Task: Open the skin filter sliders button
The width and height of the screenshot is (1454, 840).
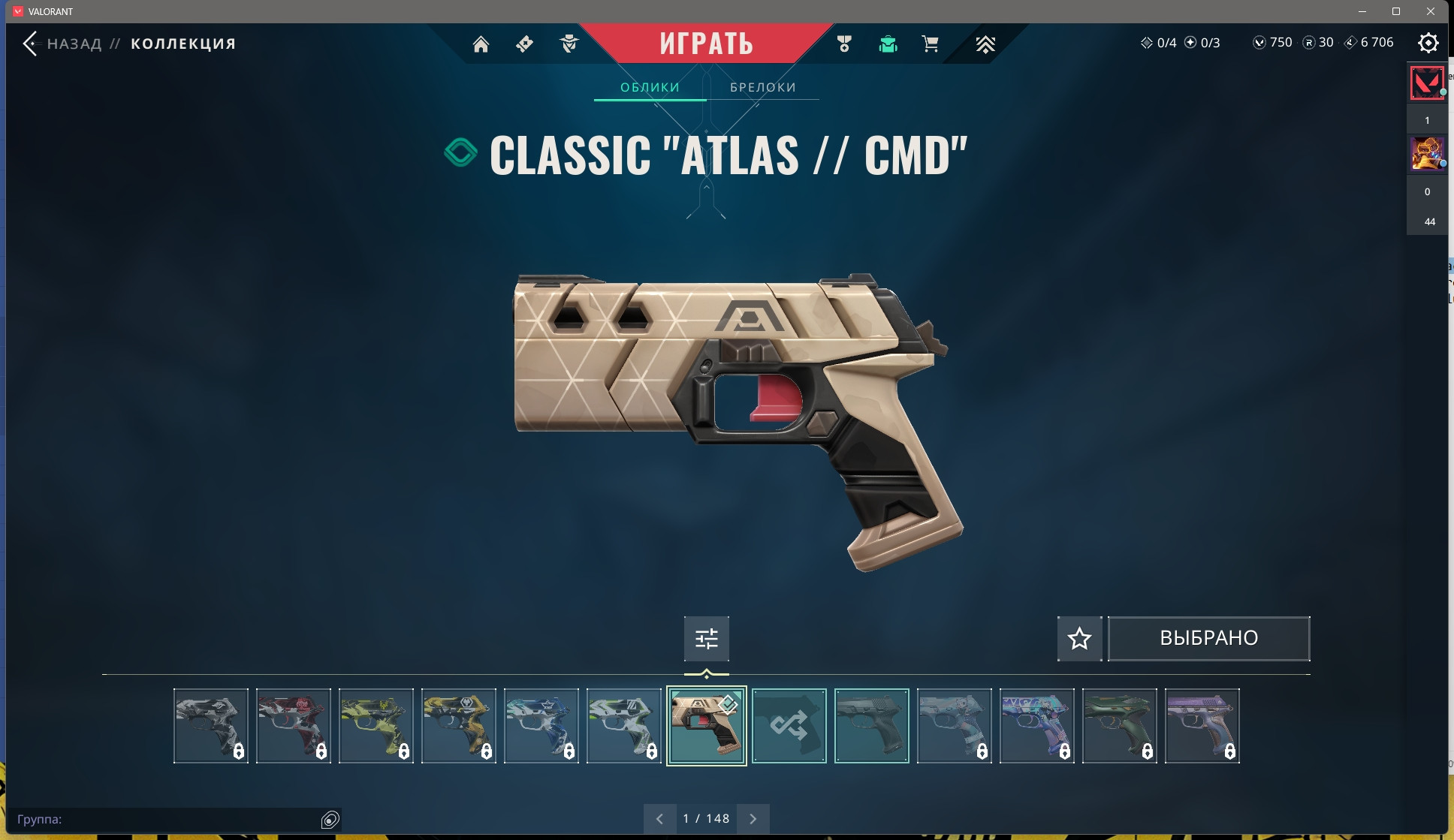Action: (x=706, y=639)
